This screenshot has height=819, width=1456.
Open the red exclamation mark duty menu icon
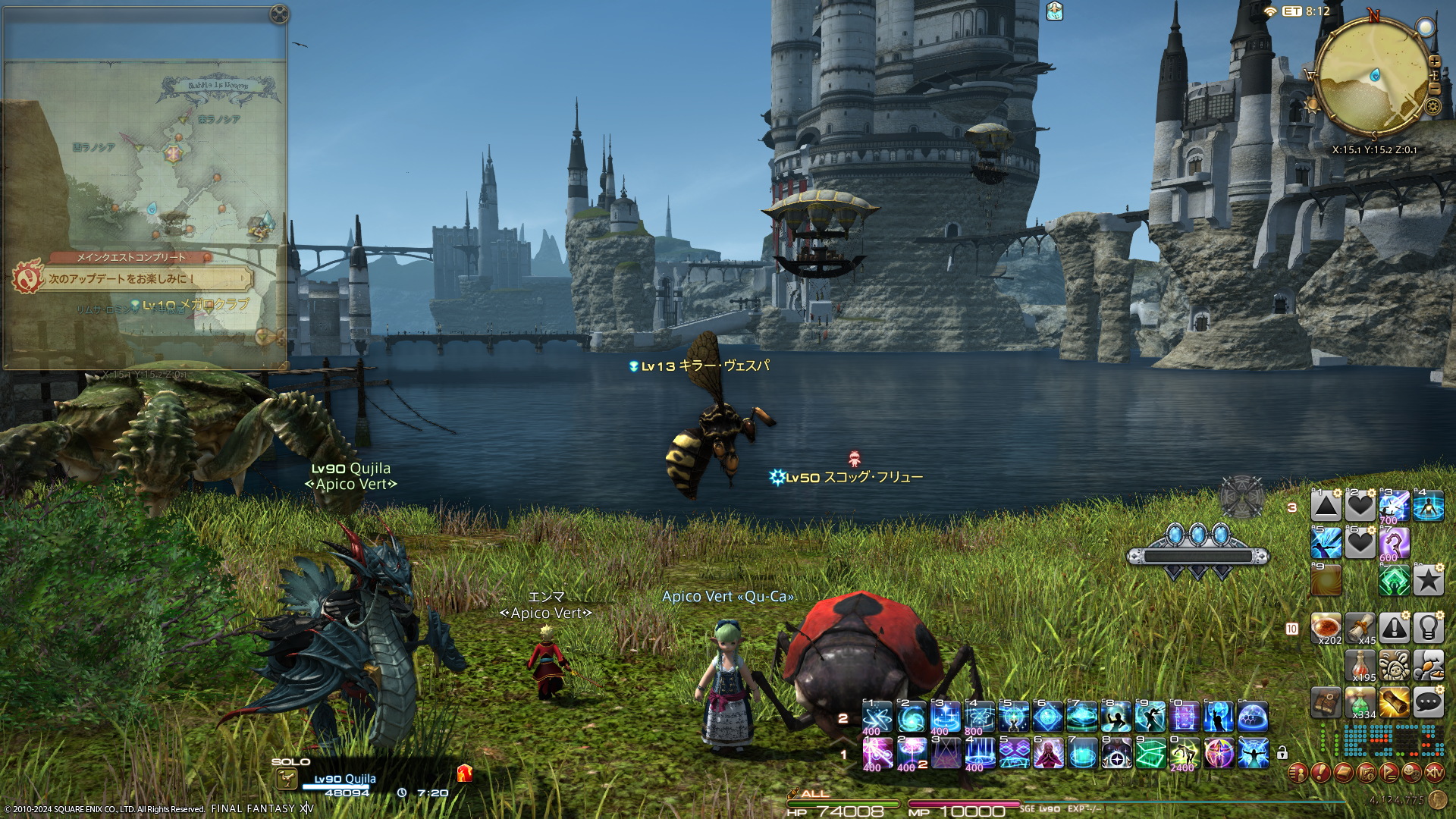point(1321,773)
